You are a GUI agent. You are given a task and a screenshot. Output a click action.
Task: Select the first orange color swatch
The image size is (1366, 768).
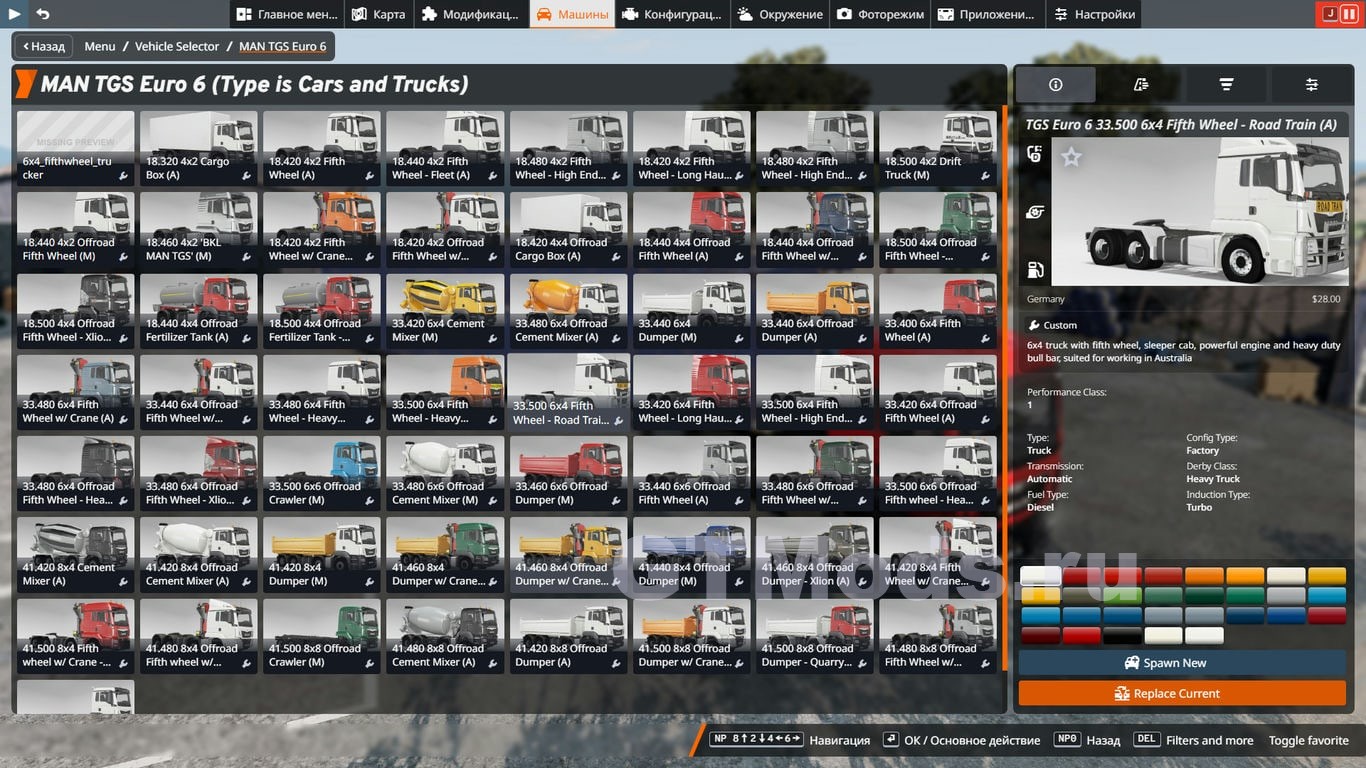click(x=1204, y=576)
